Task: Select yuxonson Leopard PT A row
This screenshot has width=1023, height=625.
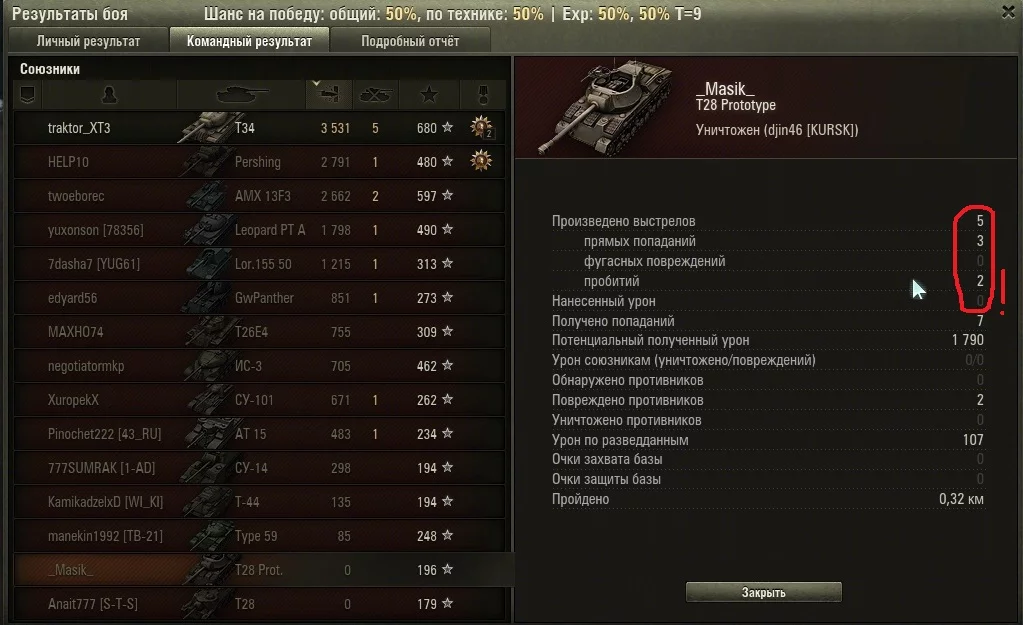Action: coord(260,230)
